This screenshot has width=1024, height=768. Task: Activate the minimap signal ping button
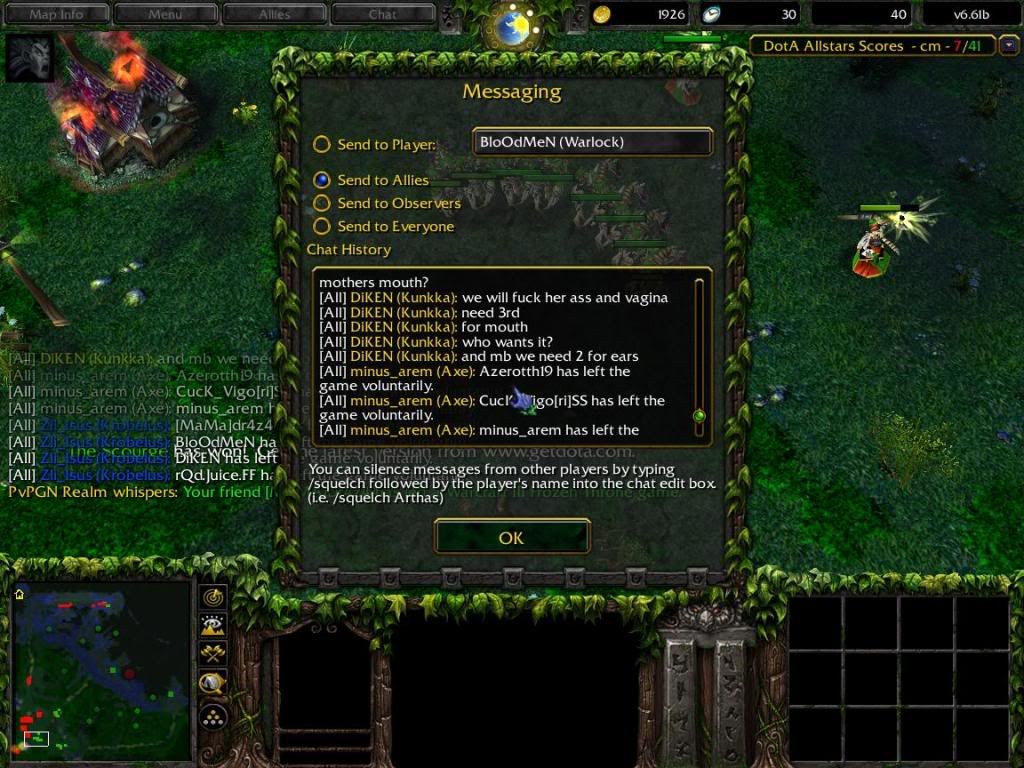point(213,597)
